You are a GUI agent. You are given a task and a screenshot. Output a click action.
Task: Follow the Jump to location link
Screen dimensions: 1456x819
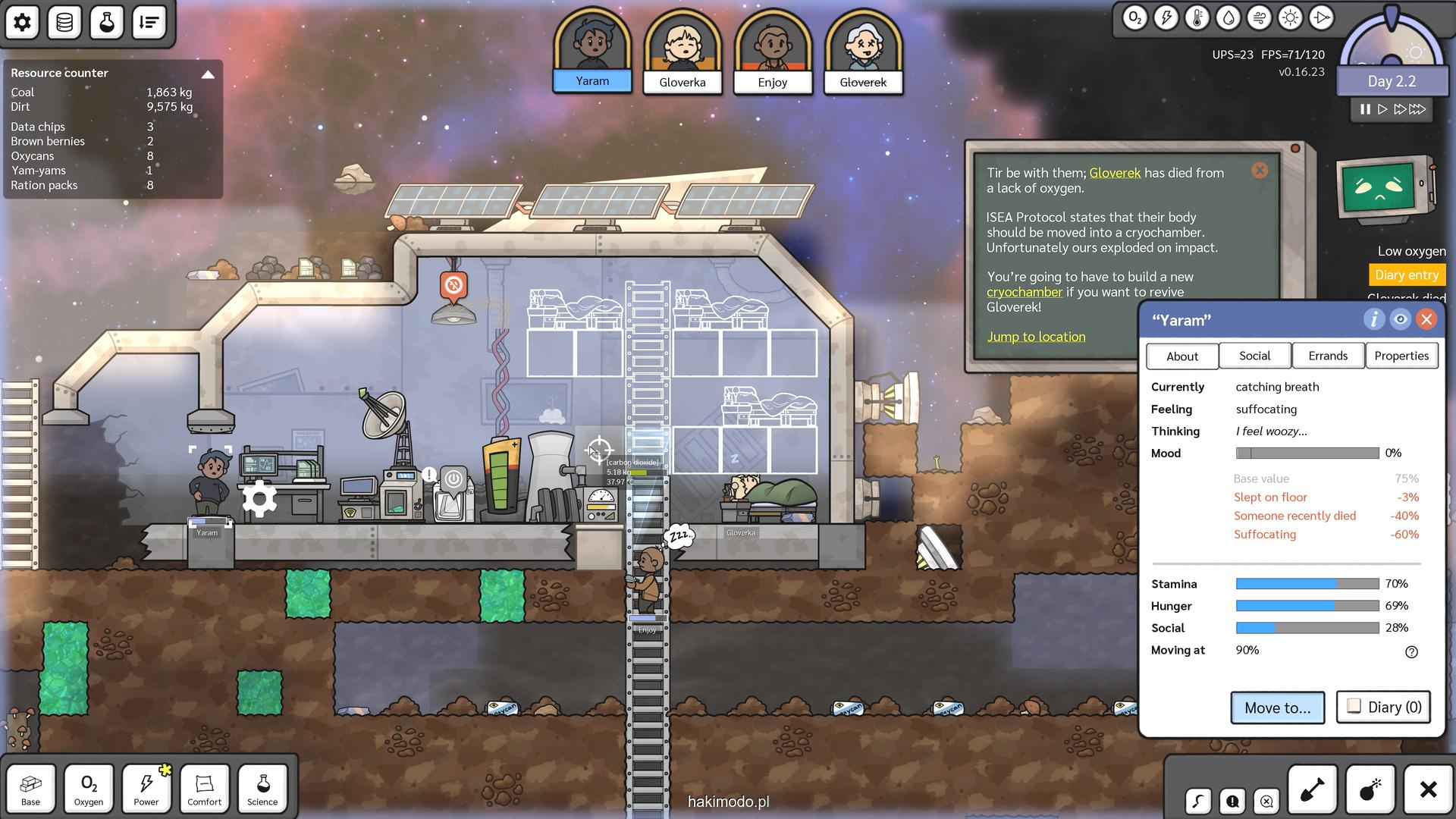tap(1036, 337)
